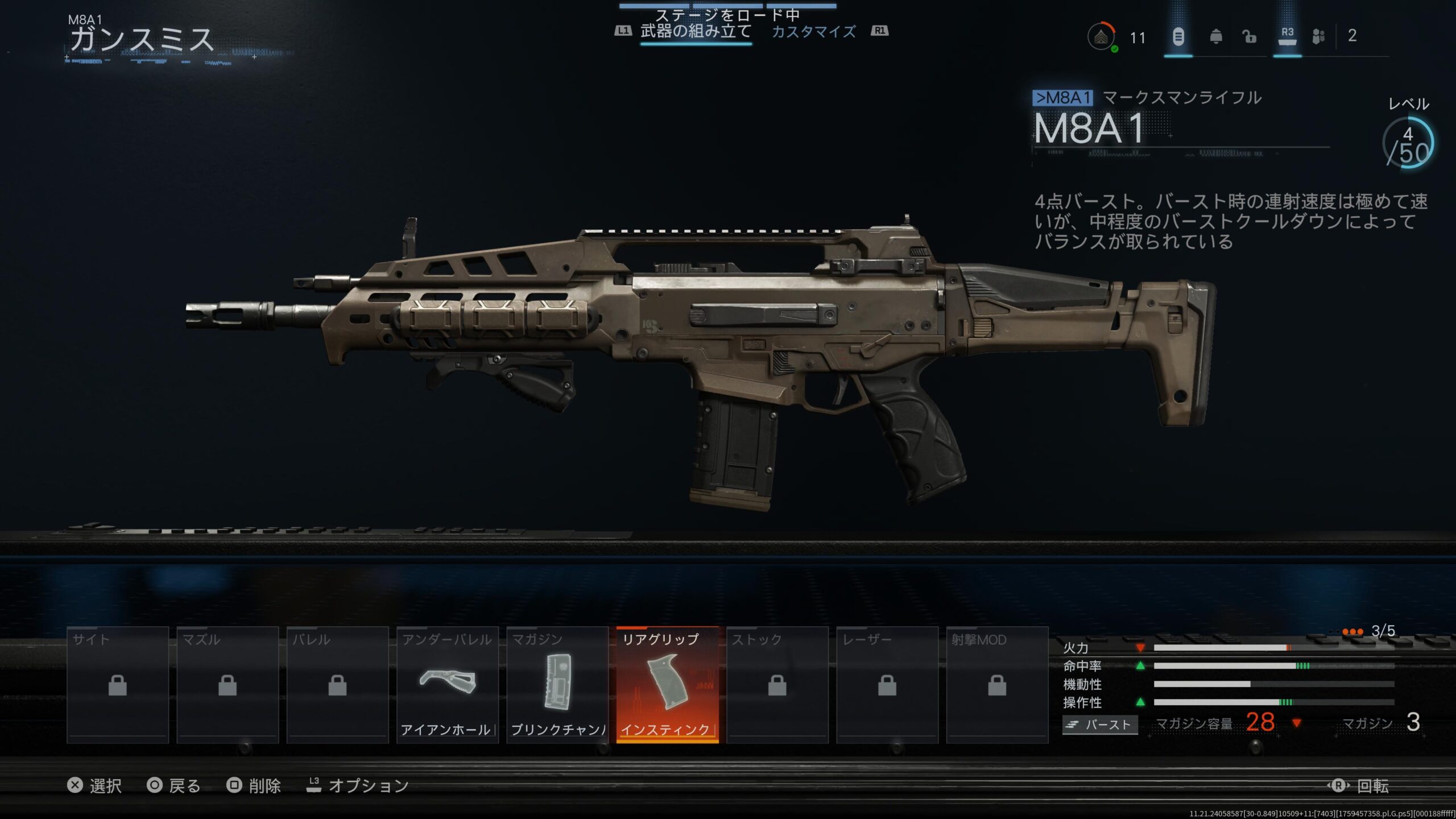Image resolution: width=1456 pixels, height=819 pixels.
Task: Choose the locked マズル slot
Action: [227, 685]
